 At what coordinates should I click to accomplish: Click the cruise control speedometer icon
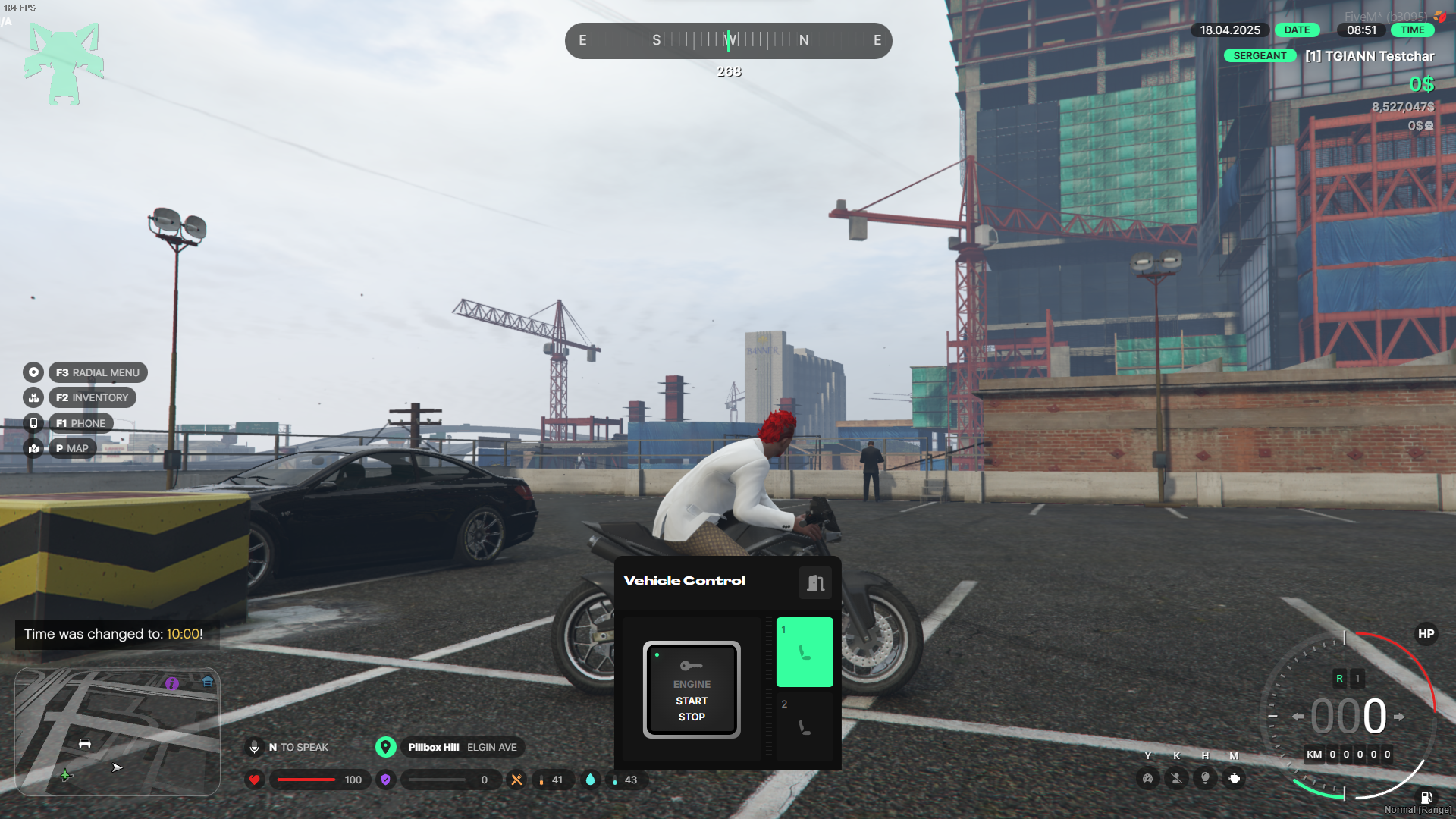(x=1148, y=778)
